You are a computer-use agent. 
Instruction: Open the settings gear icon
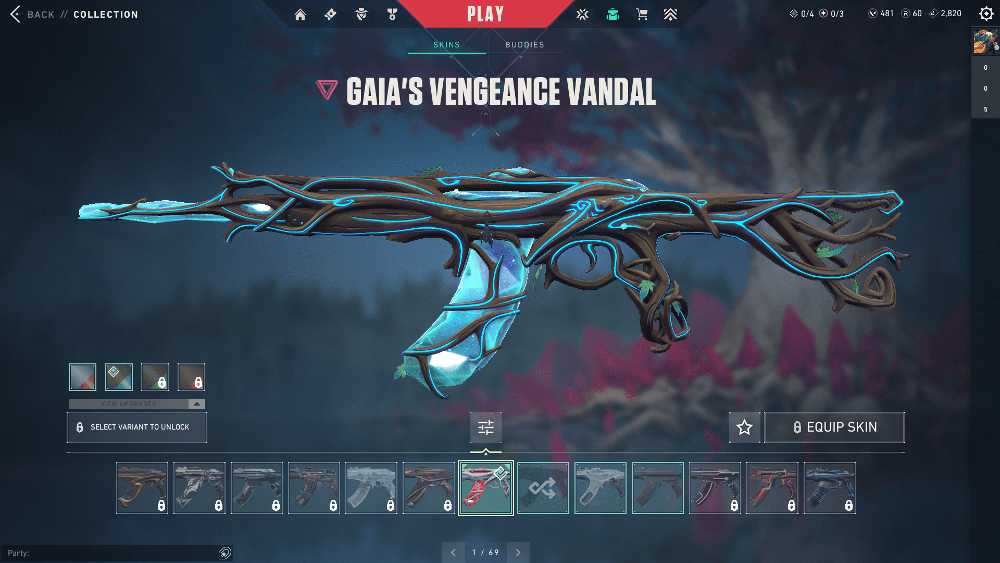point(986,14)
